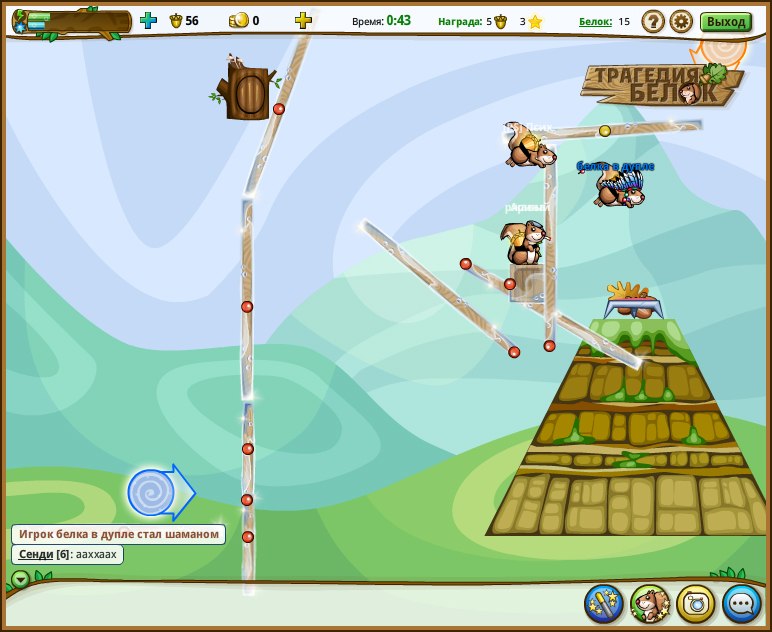Click the green Выход exit button
772x632 pixels.
point(726,22)
